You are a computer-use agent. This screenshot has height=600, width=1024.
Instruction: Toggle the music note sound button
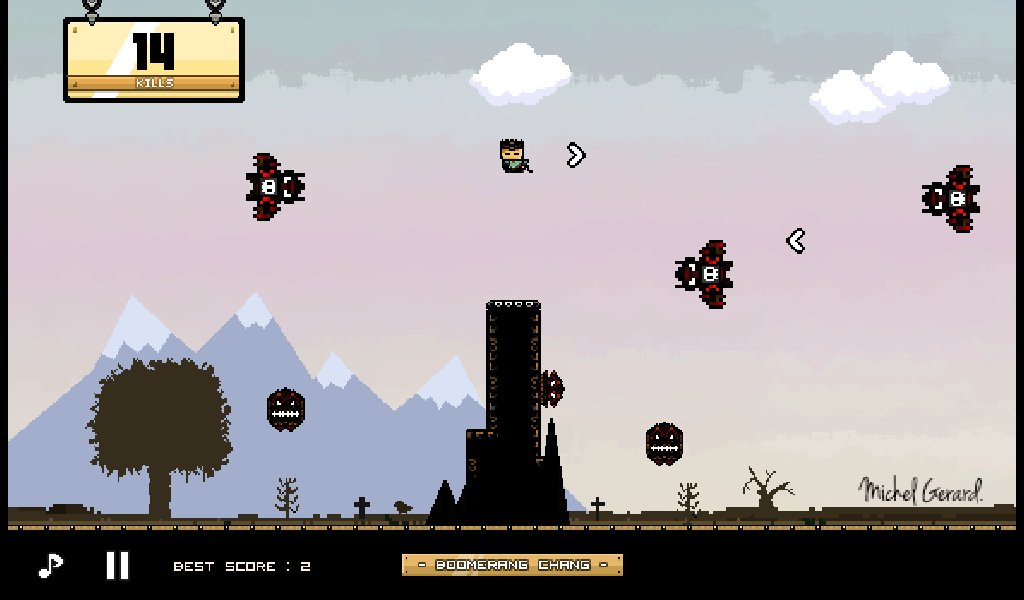pyautogui.click(x=50, y=566)
